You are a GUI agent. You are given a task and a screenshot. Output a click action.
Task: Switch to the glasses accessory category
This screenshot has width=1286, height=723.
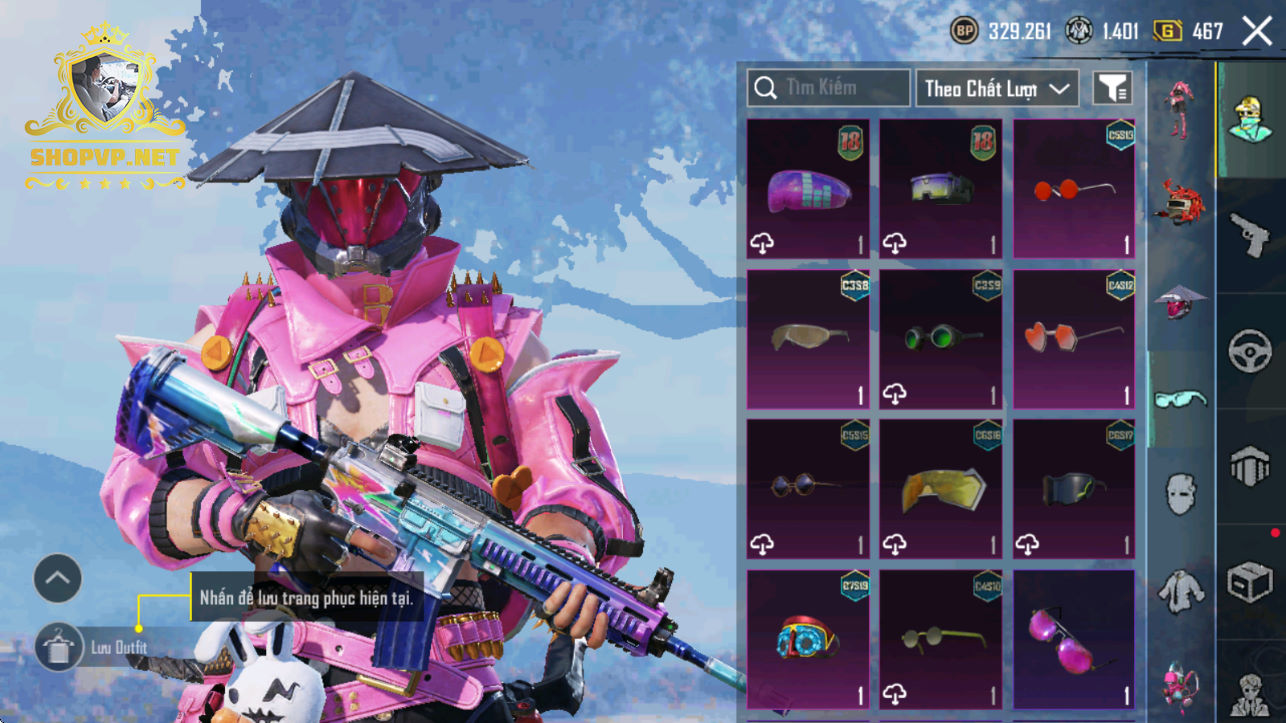pyautogui.click(x=1180, y=399)
